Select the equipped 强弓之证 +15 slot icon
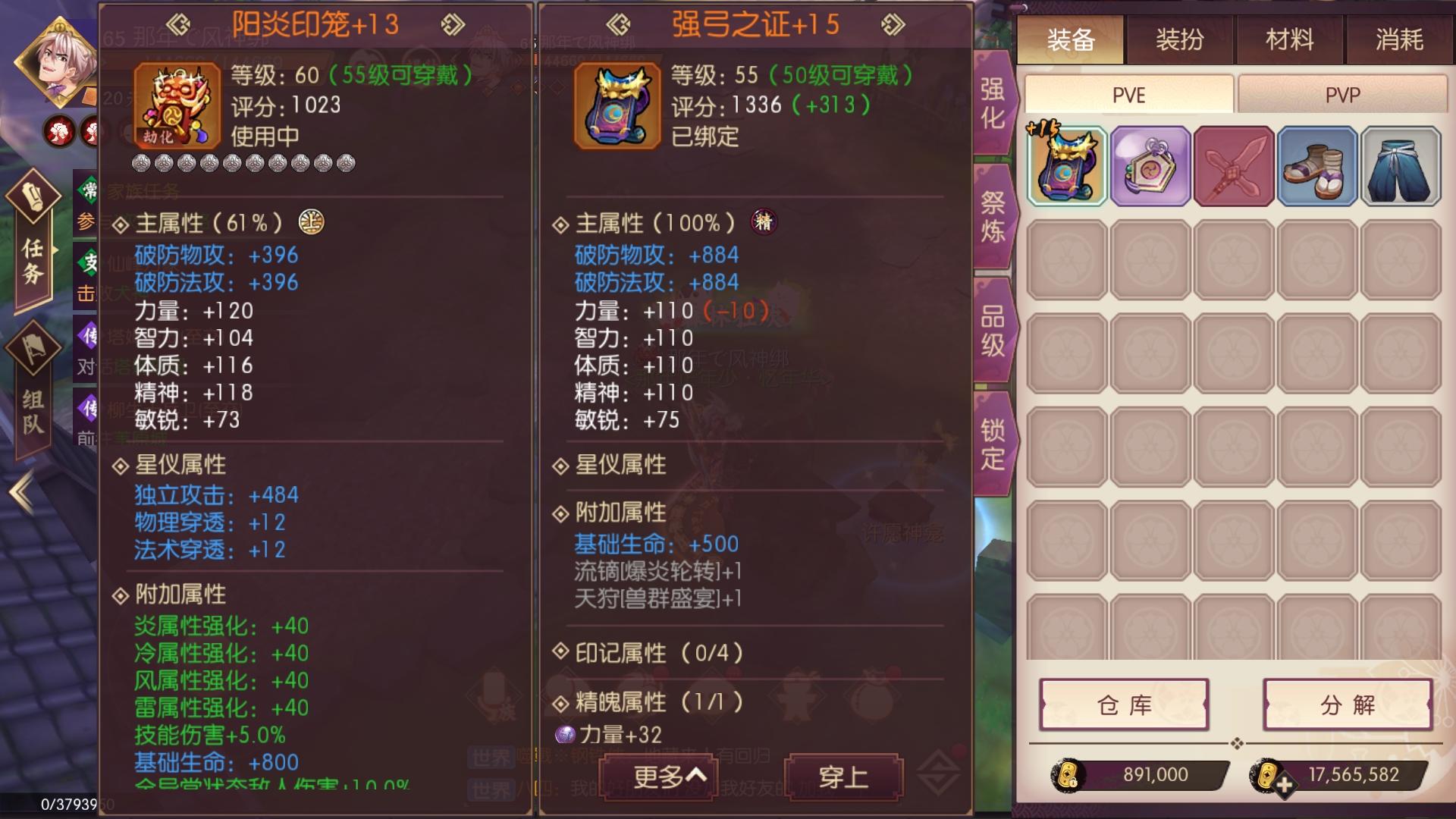This screenshot has height=819, width=1456. 1066,165
